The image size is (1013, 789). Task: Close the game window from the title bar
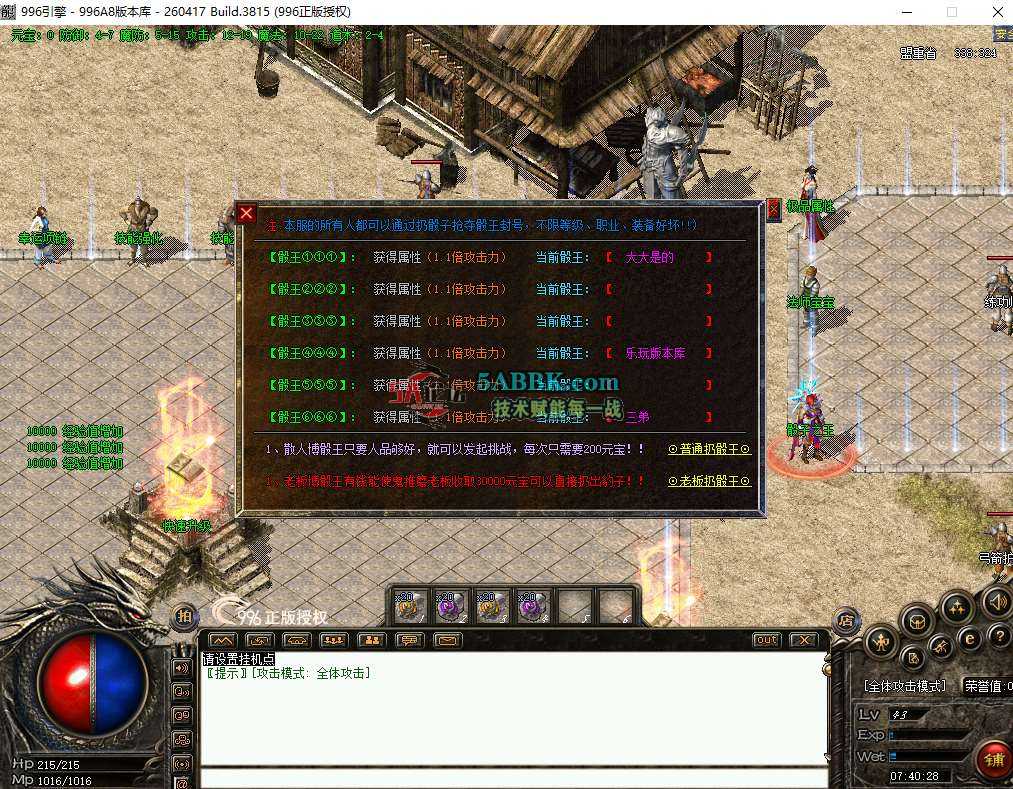pyautogui.click(x=996, y=12)
